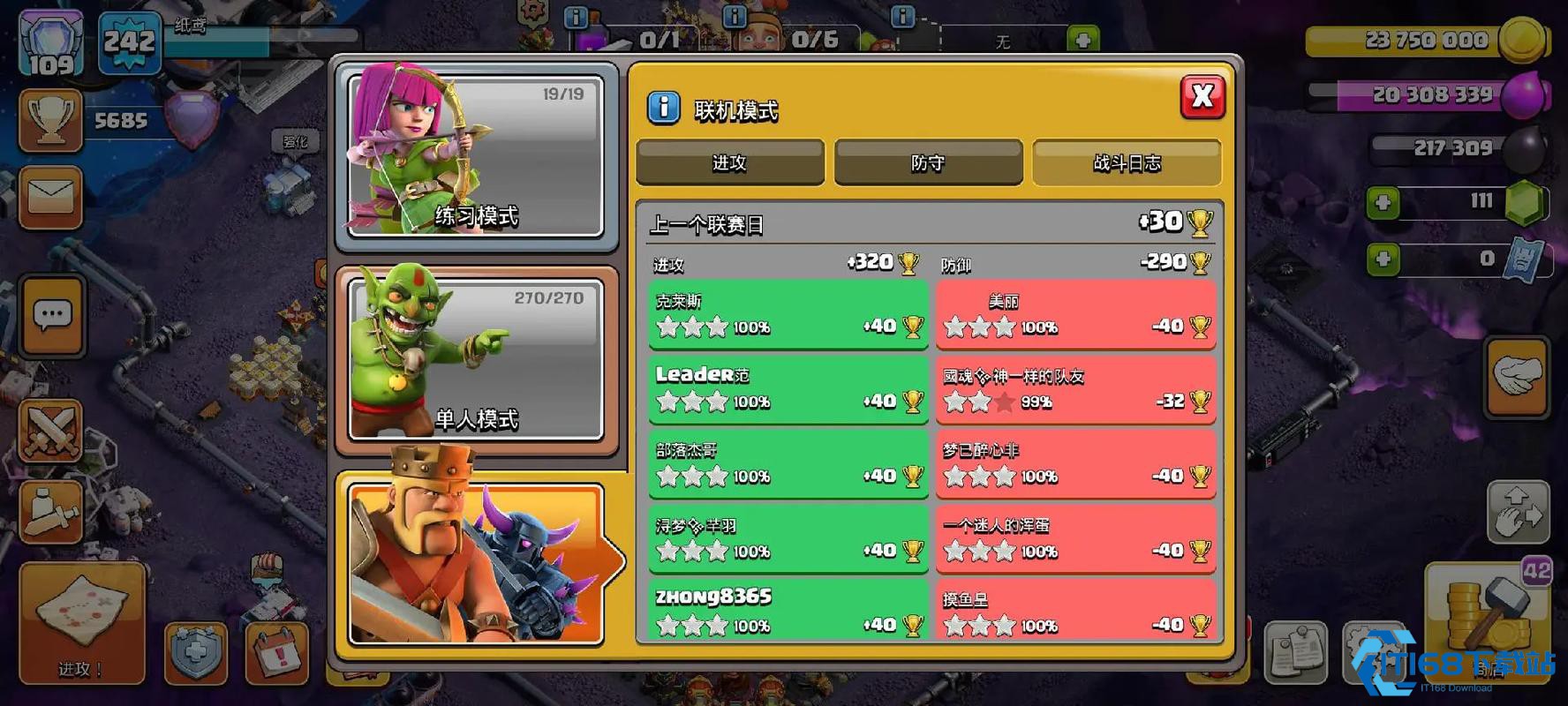The height and width of the screenshot is (706, 1568).
Task: View the 99% two-star defense row
Action: pos(1075,389)
